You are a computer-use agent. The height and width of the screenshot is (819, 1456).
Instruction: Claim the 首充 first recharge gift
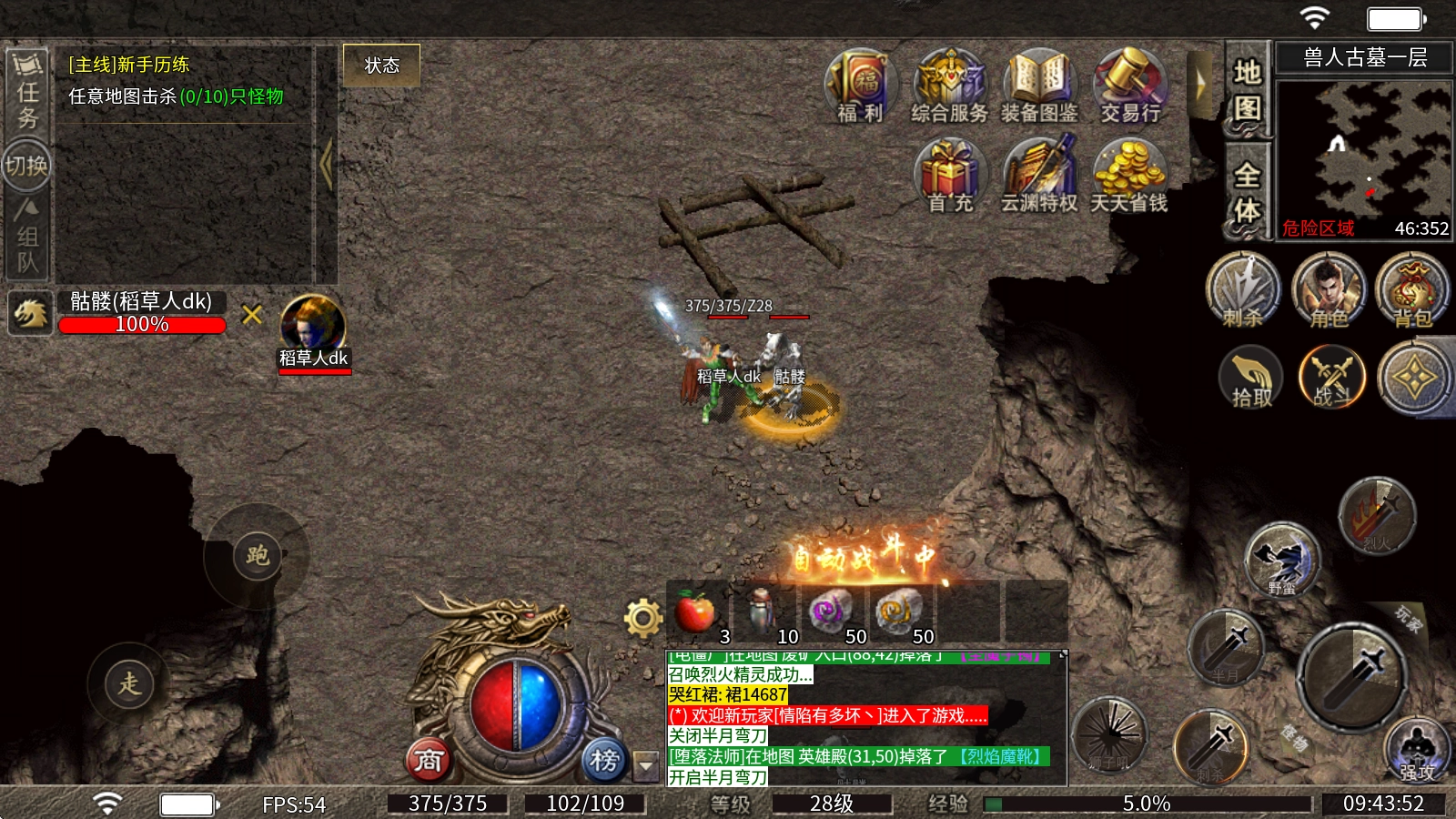pos(949,175)
